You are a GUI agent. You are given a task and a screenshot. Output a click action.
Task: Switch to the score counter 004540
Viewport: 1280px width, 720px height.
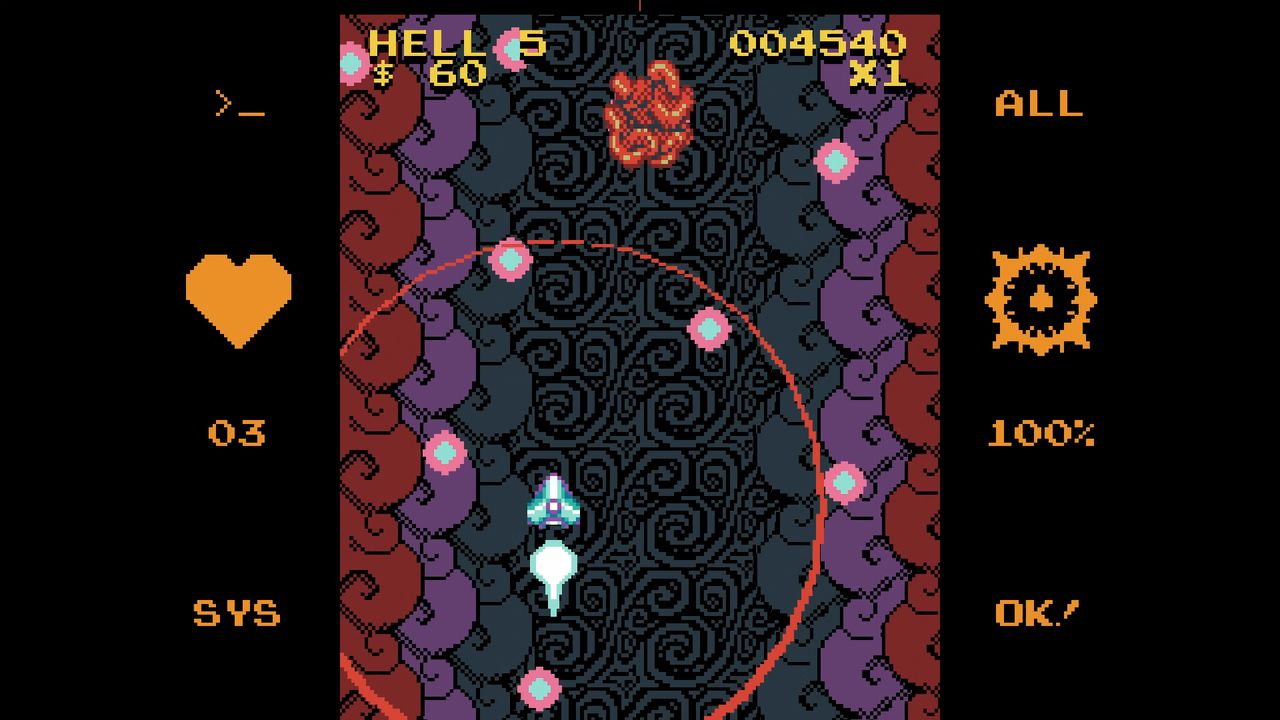(822, 43)
